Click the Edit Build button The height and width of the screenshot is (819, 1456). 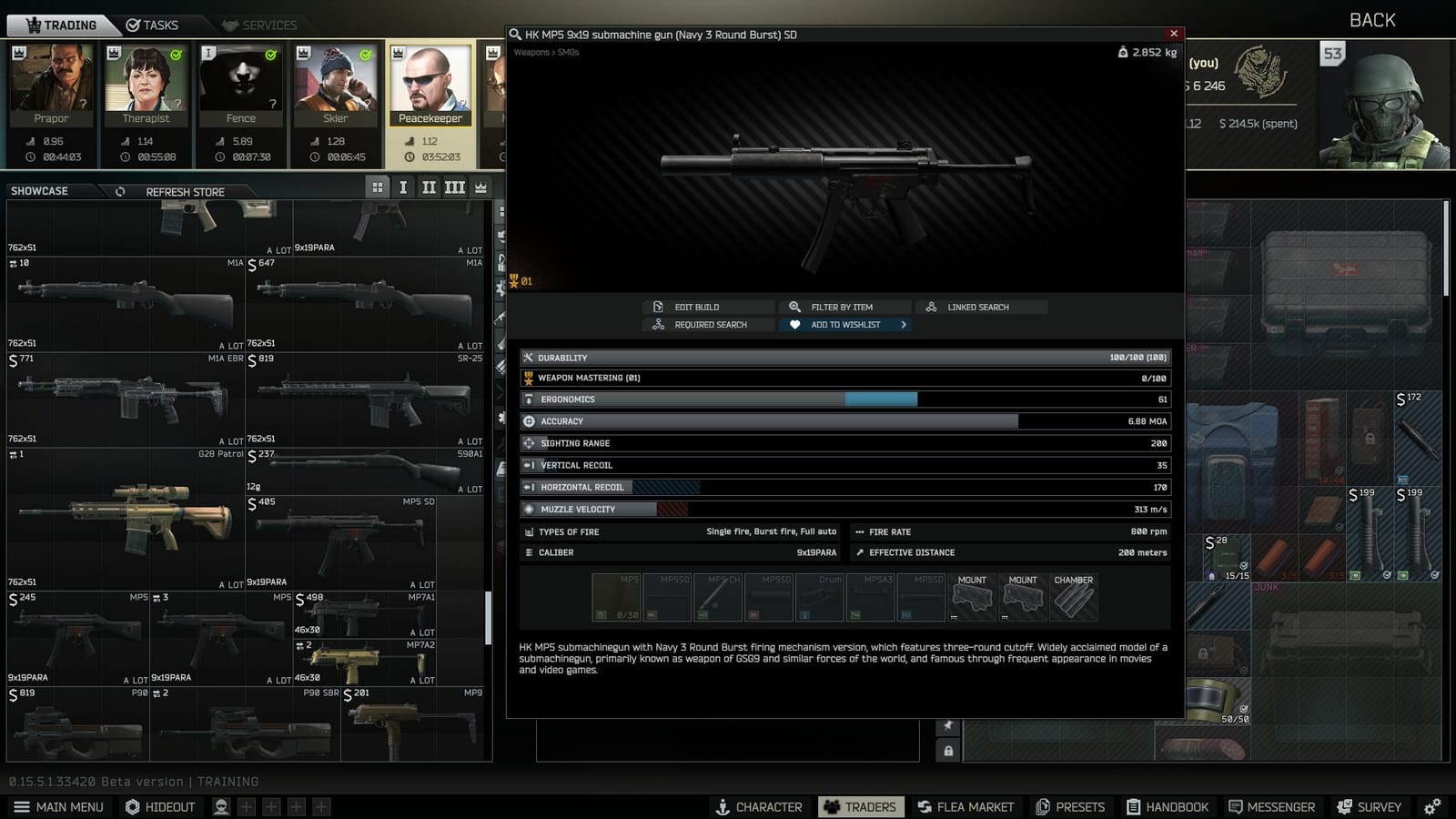click(708, 307)
